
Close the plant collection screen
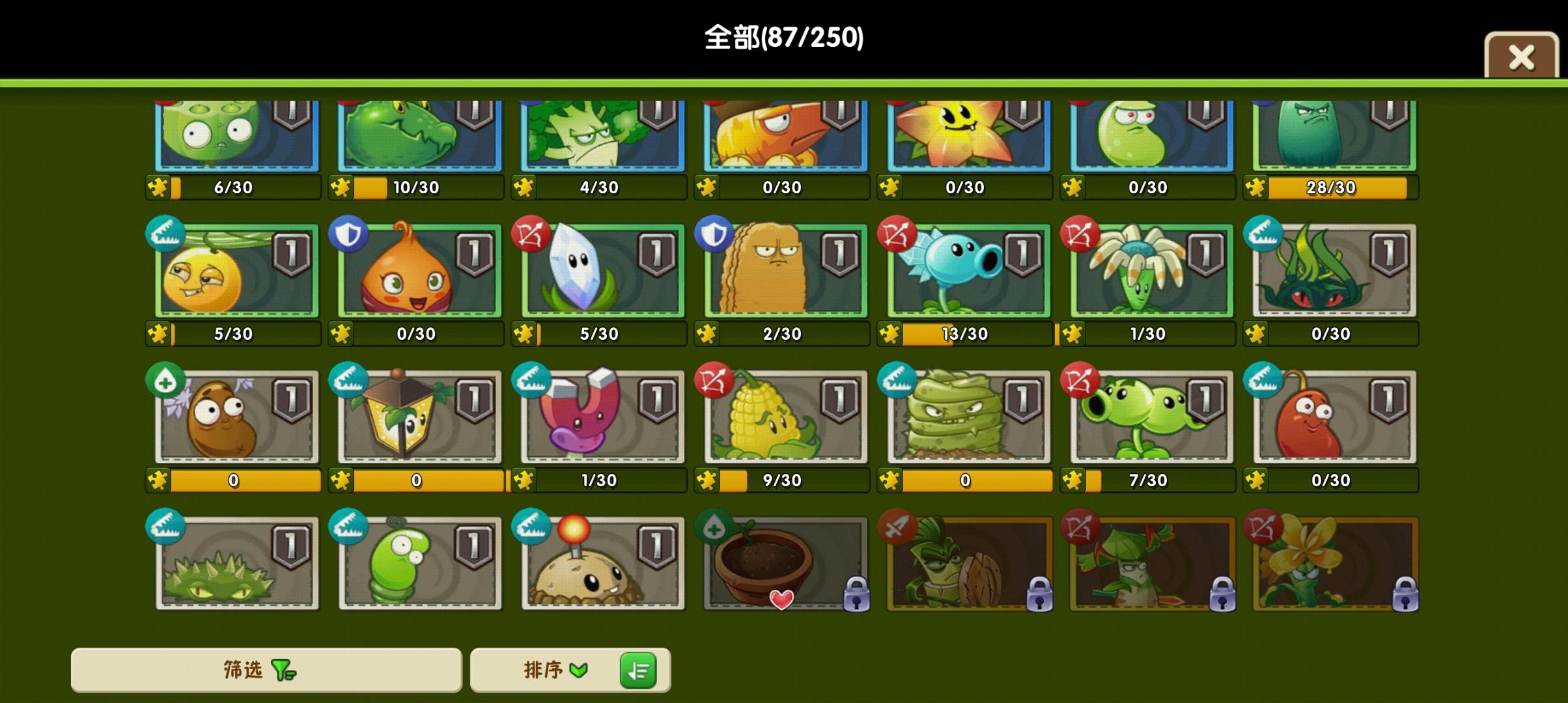pos(1522,57)
